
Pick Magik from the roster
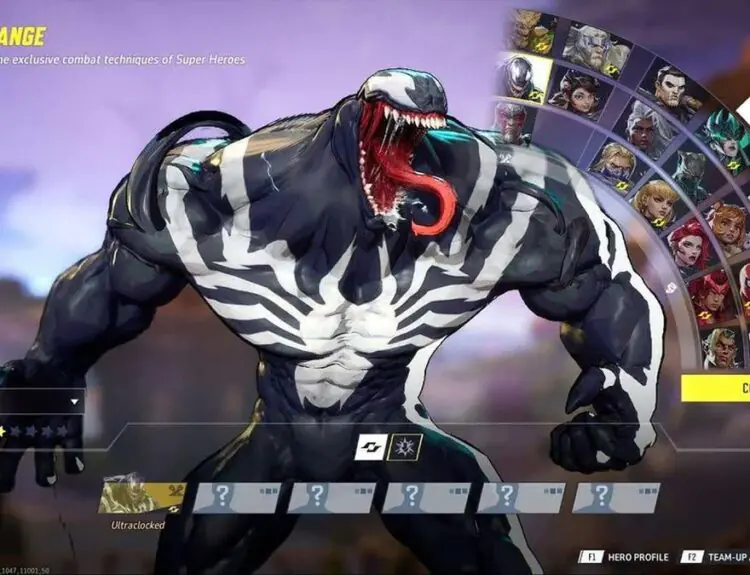pos(611,162)
